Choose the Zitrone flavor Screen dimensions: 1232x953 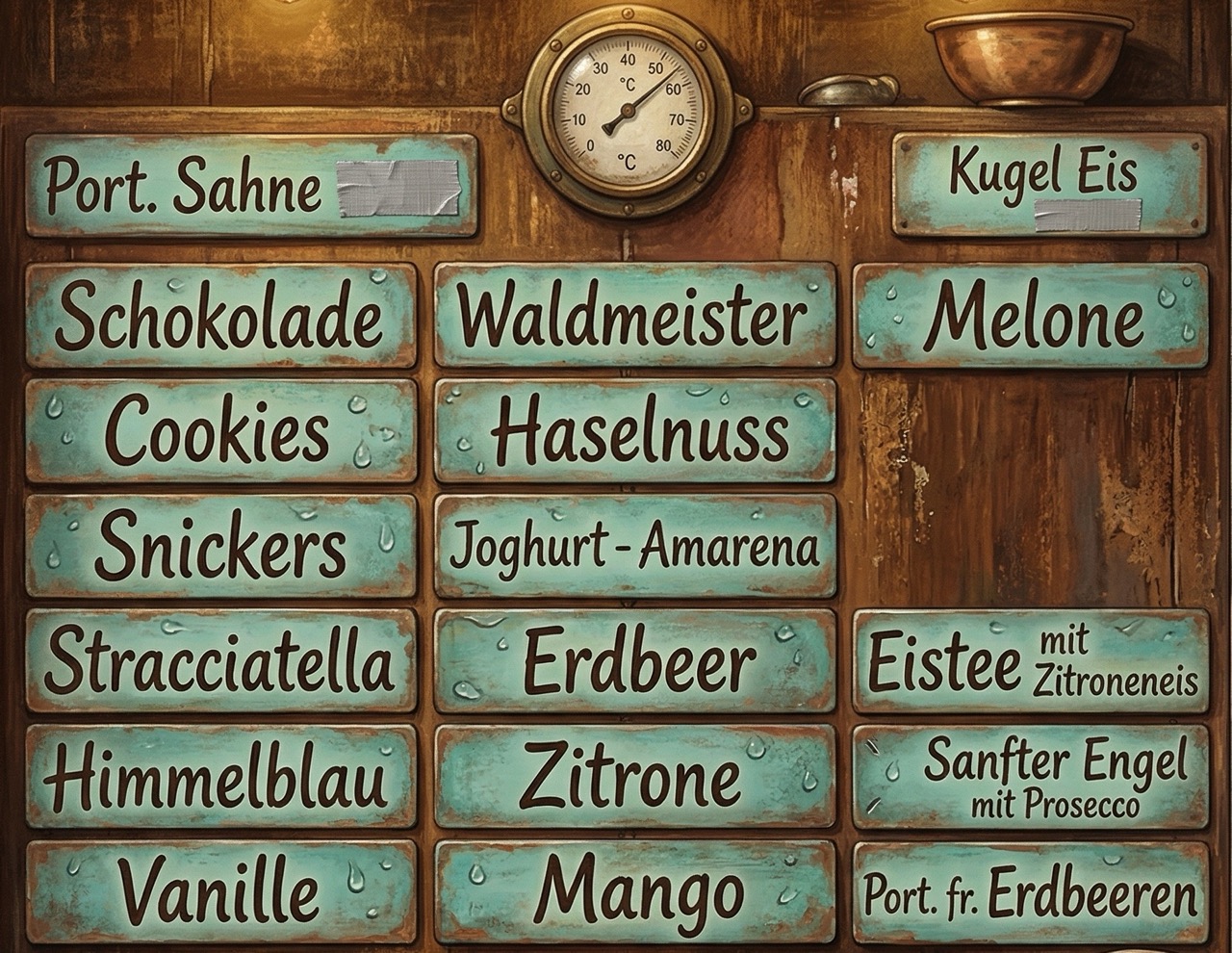(634, 776)
